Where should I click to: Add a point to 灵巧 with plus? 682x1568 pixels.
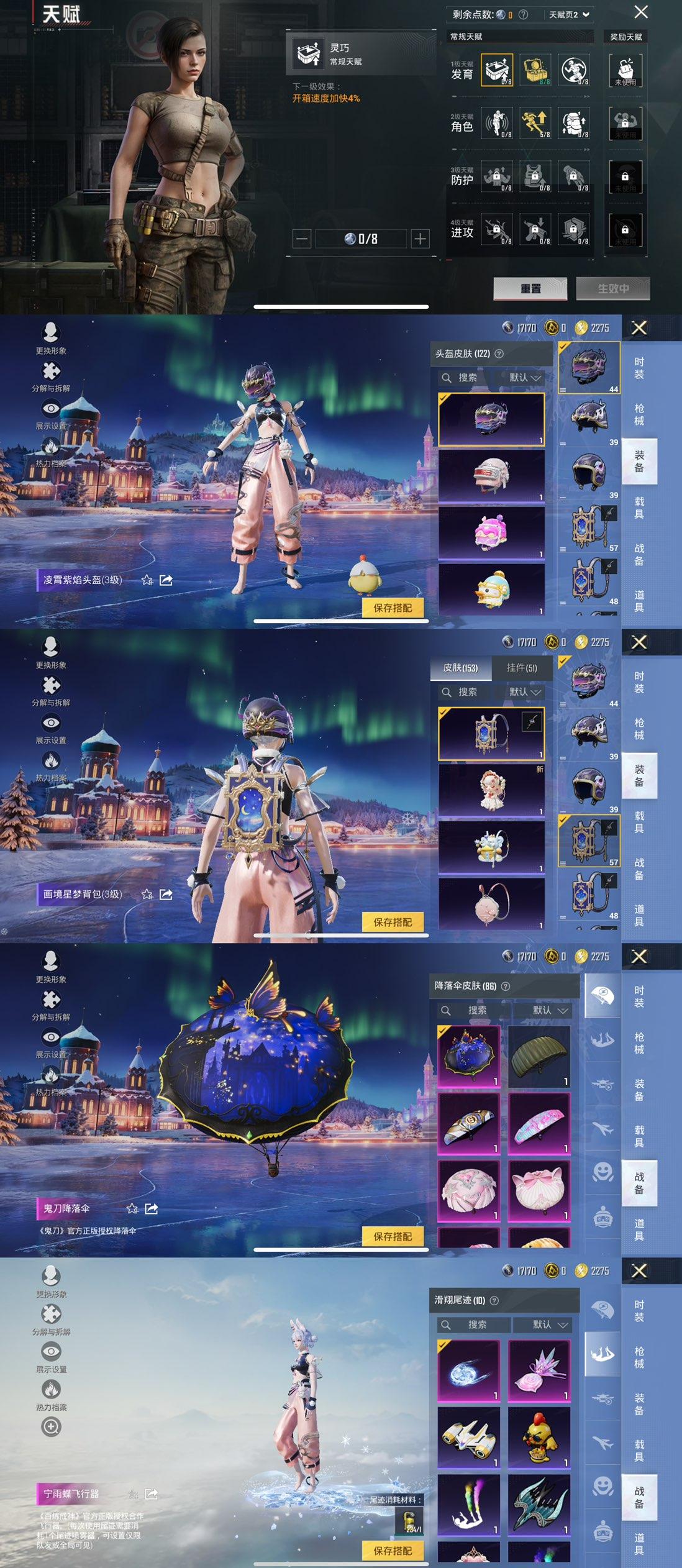(x=421, y=239)
